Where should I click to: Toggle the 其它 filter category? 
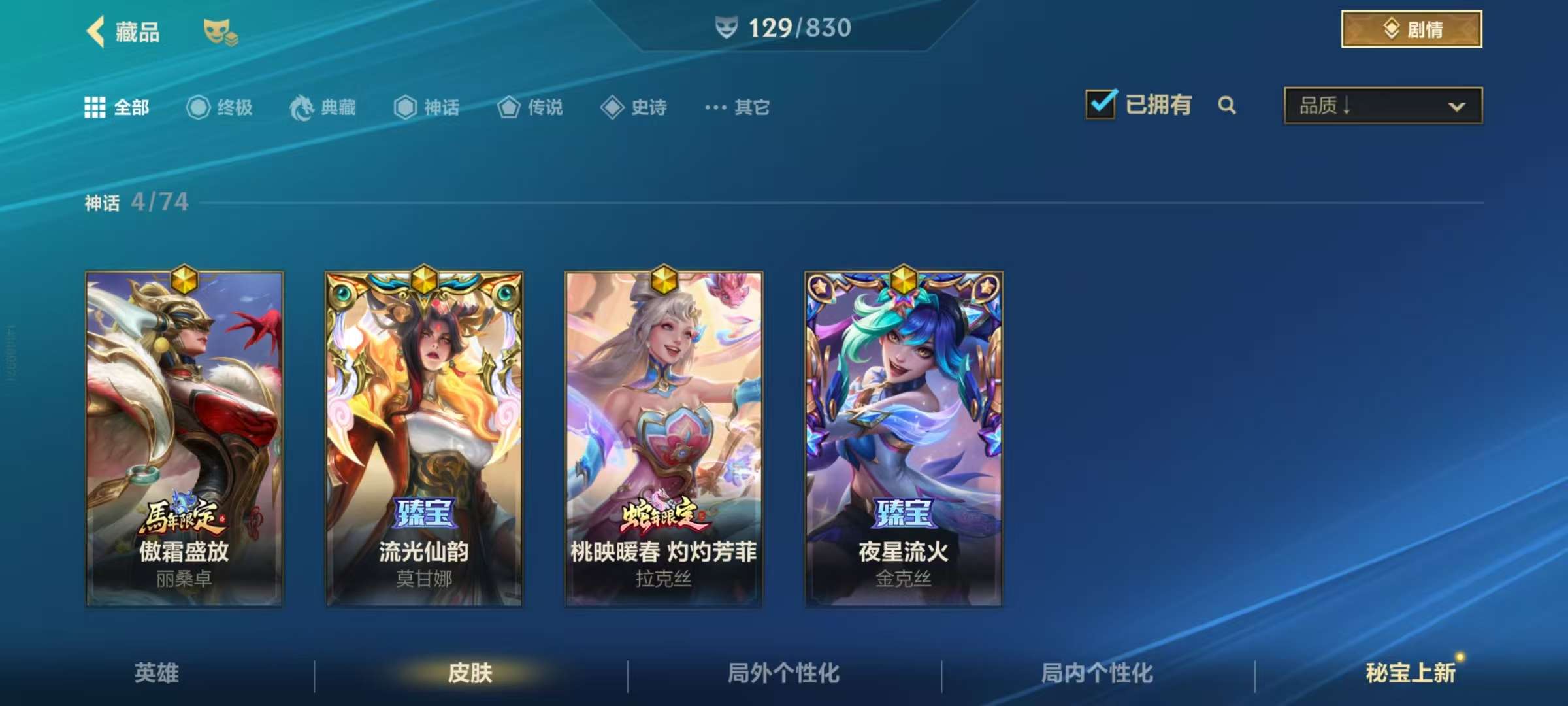[x=751, y=108]
